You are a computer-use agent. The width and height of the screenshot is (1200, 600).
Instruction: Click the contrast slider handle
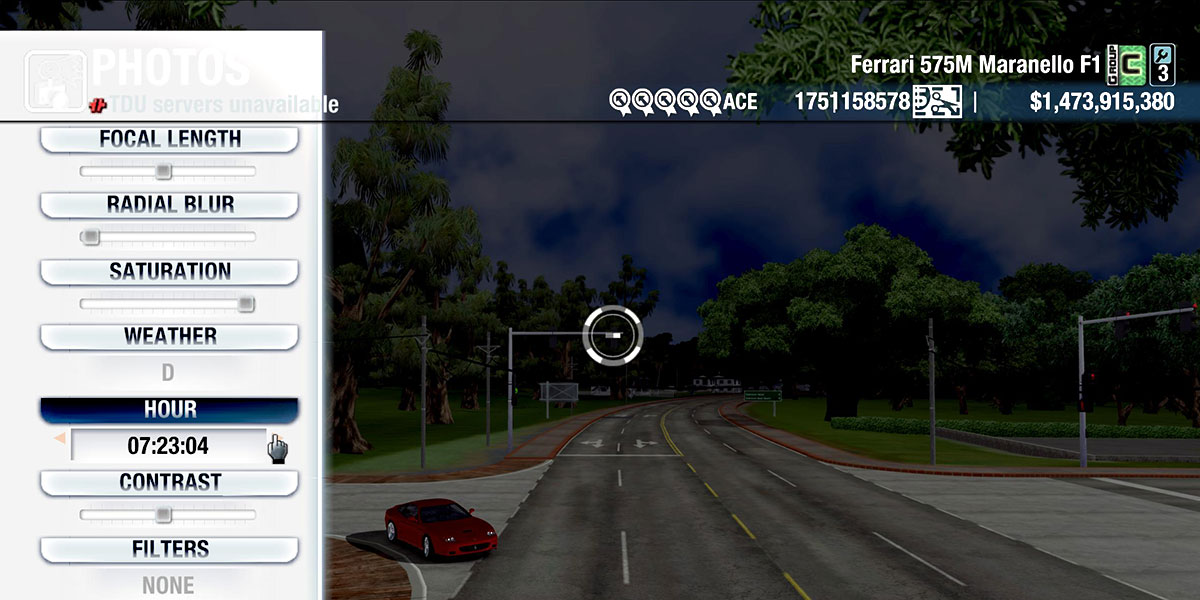pyautogui.click(x=164, y=515)
